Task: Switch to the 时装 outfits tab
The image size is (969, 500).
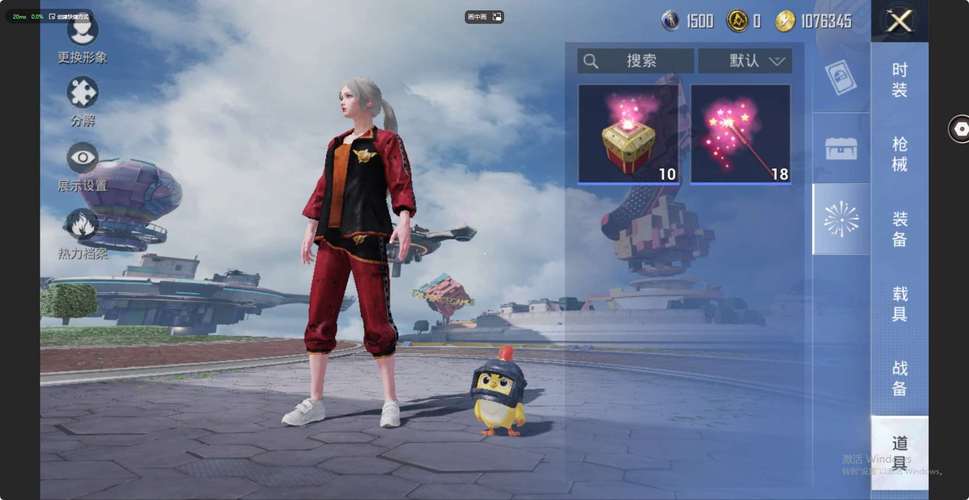Action: [899, 79]
